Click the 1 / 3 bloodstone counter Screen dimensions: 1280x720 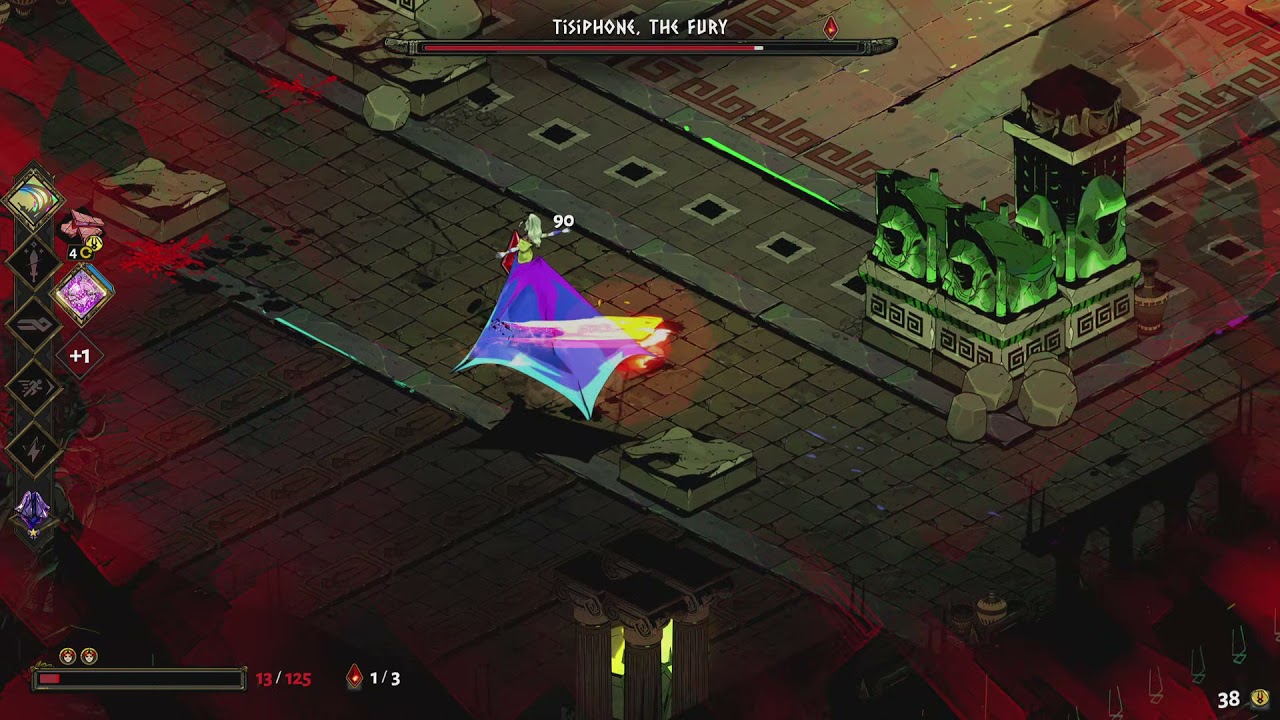(x=385, y=678)
